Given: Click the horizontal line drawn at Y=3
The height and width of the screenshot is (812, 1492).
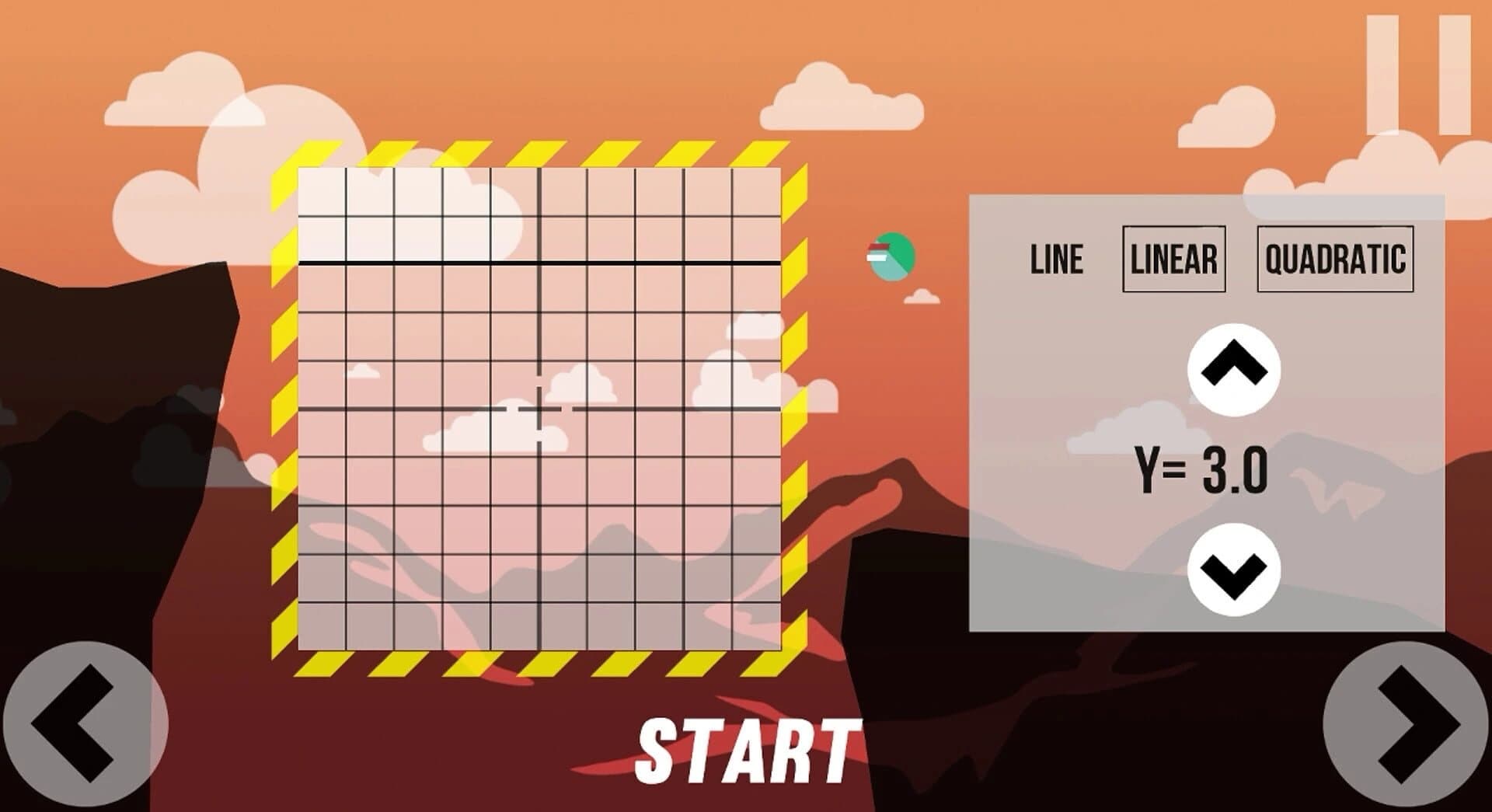Looking at the screenshot, I should tap(539, 263).
